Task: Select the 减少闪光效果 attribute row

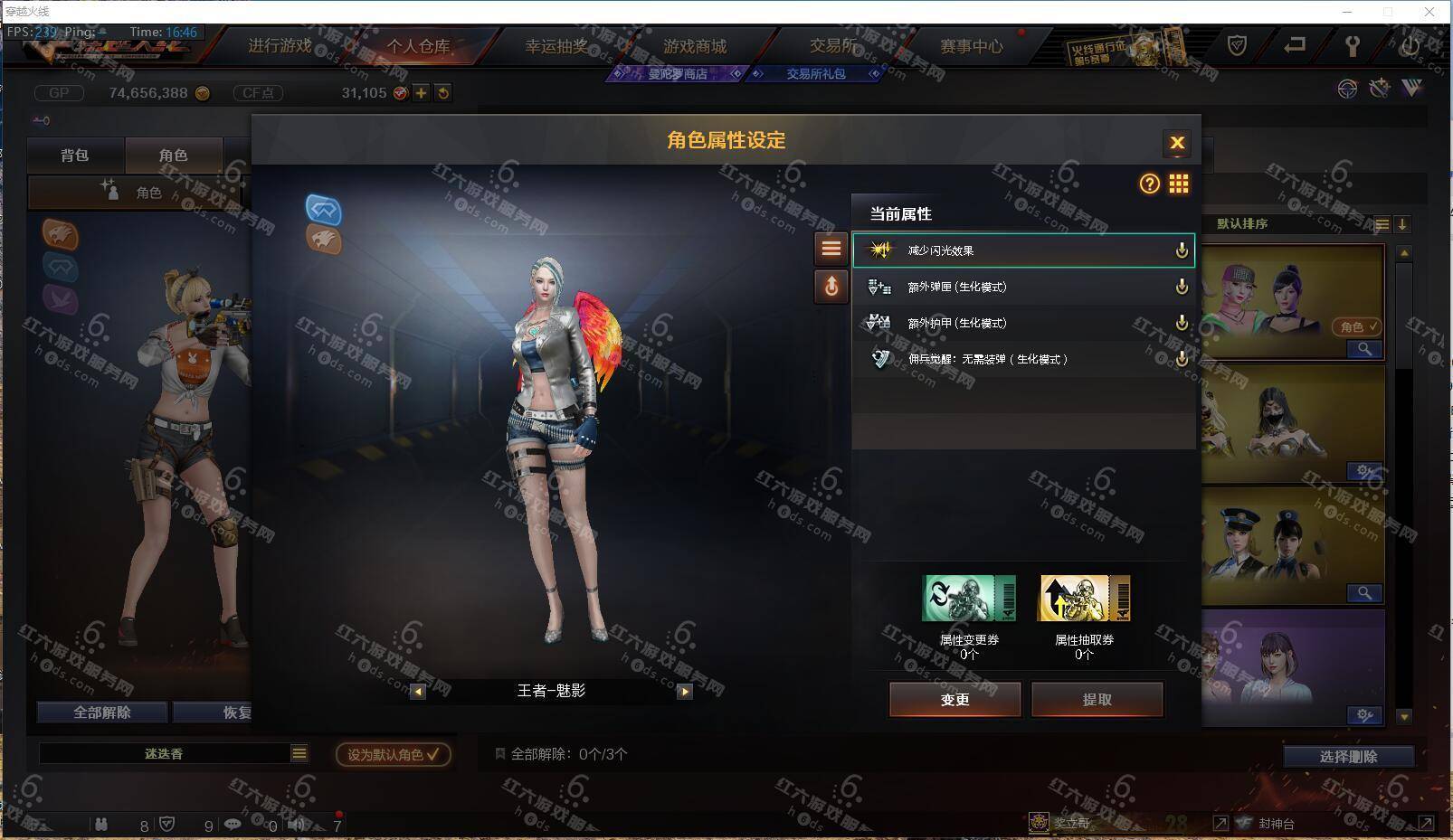Action: tap(1022, 250)
